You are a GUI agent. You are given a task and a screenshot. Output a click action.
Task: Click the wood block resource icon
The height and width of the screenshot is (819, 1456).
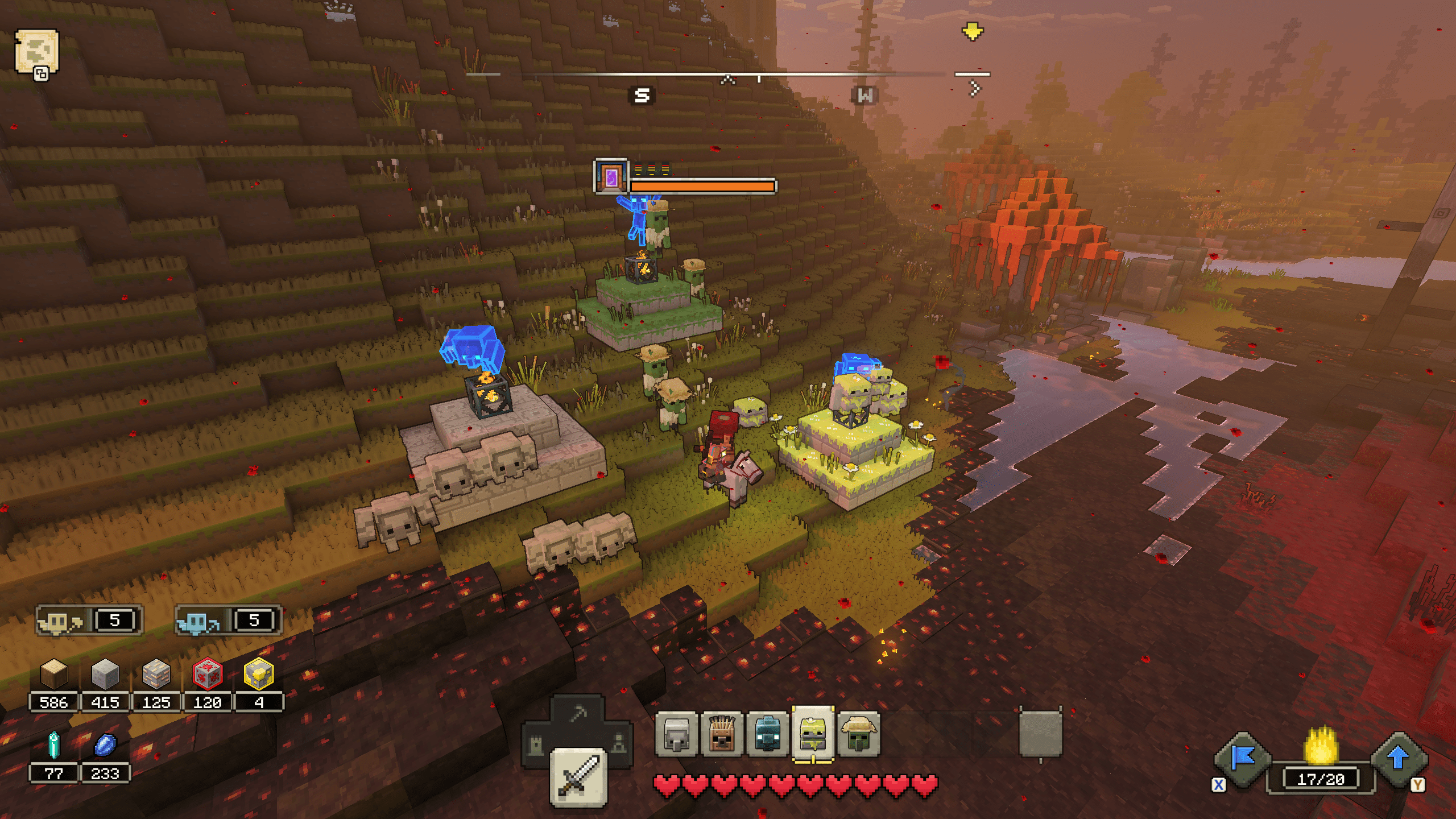[x=53, y=675]
